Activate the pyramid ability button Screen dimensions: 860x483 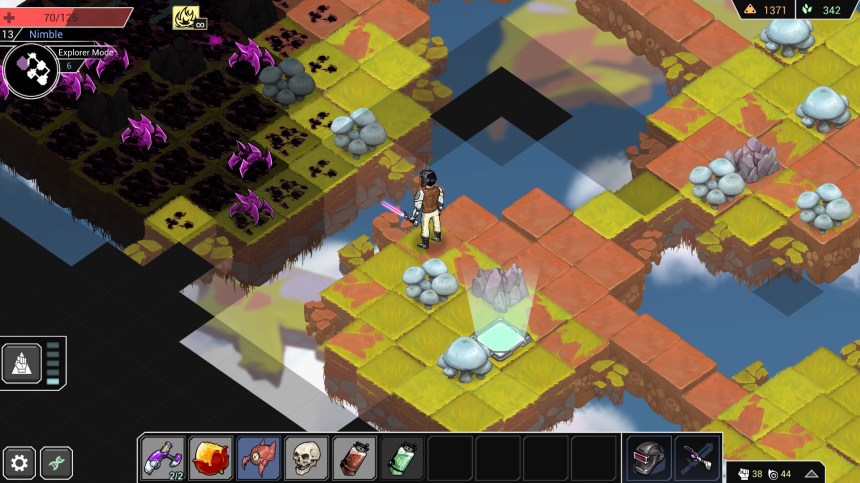tap(22, 363)
